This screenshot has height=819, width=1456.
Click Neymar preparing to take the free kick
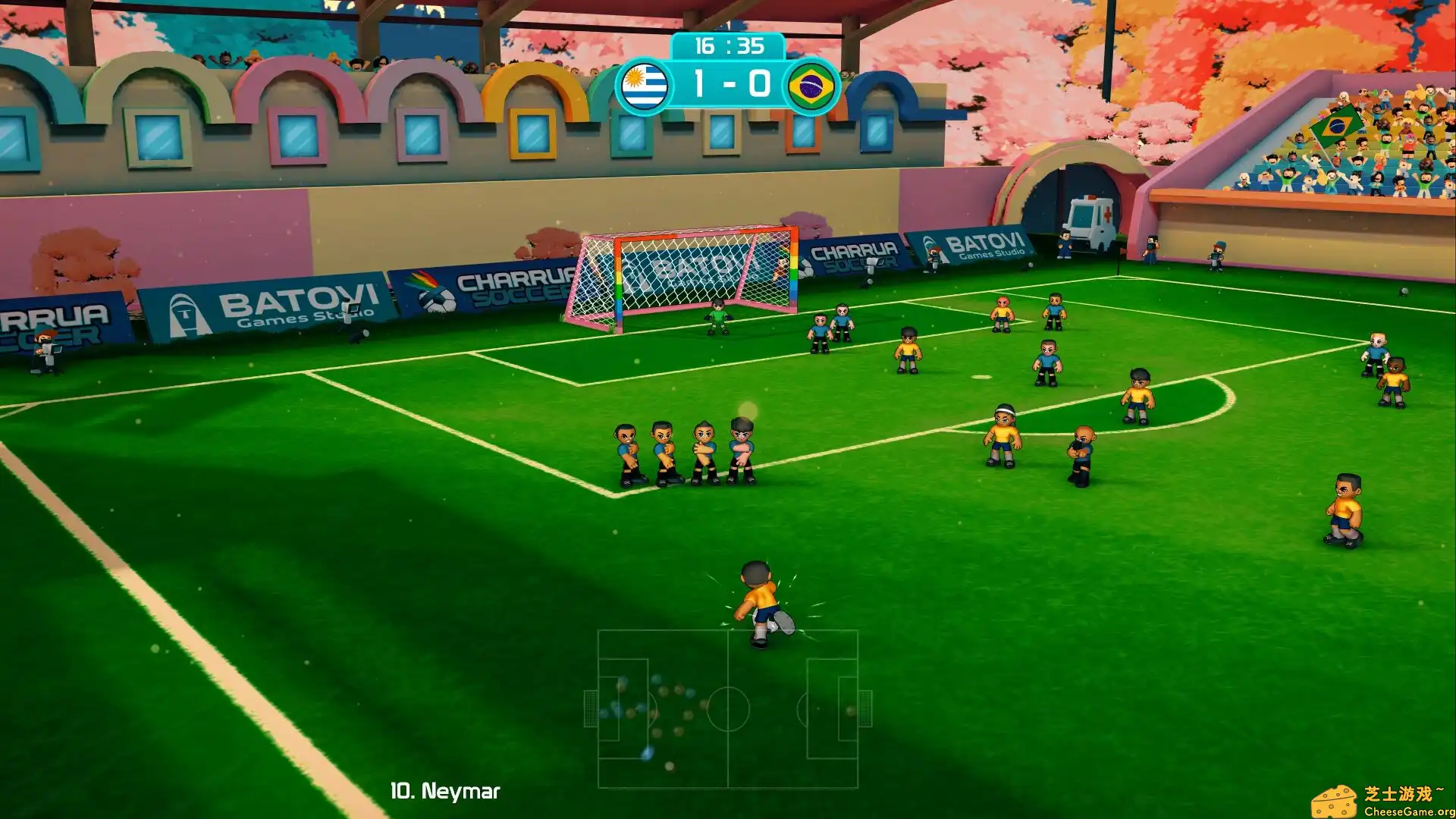point(755,603)
